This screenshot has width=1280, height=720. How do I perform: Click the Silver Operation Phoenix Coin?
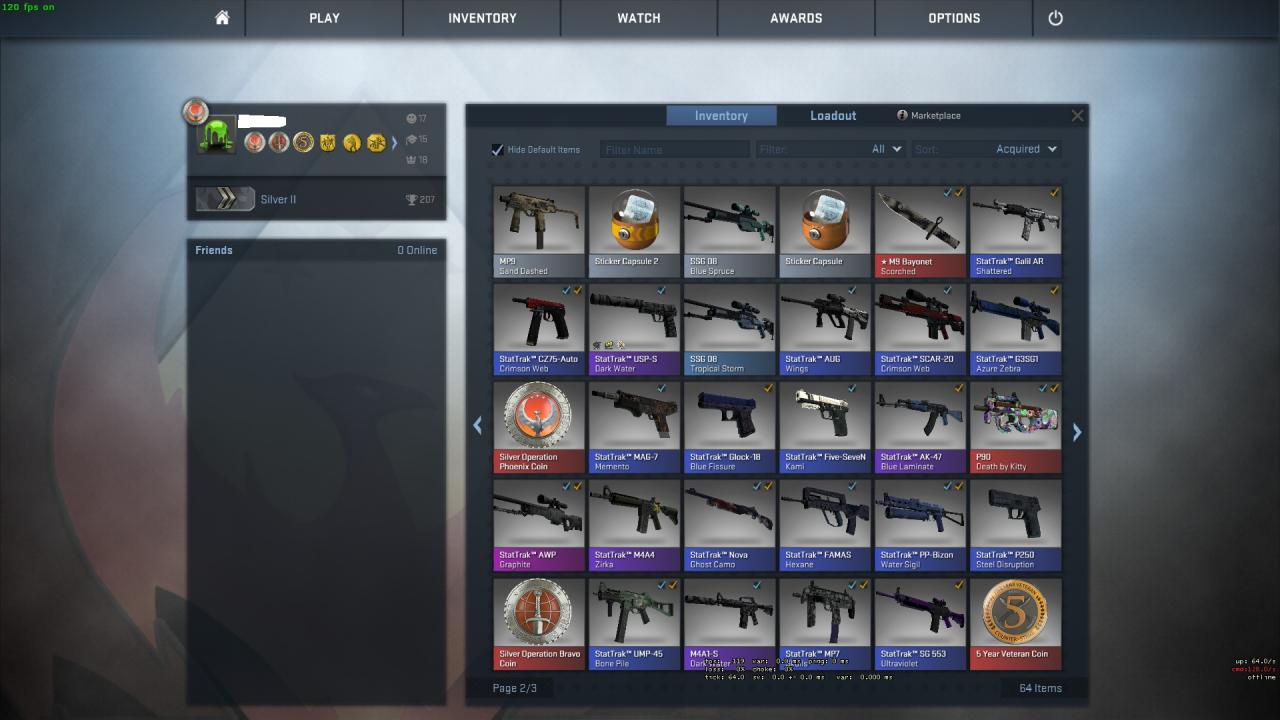[x=538, y=415]
